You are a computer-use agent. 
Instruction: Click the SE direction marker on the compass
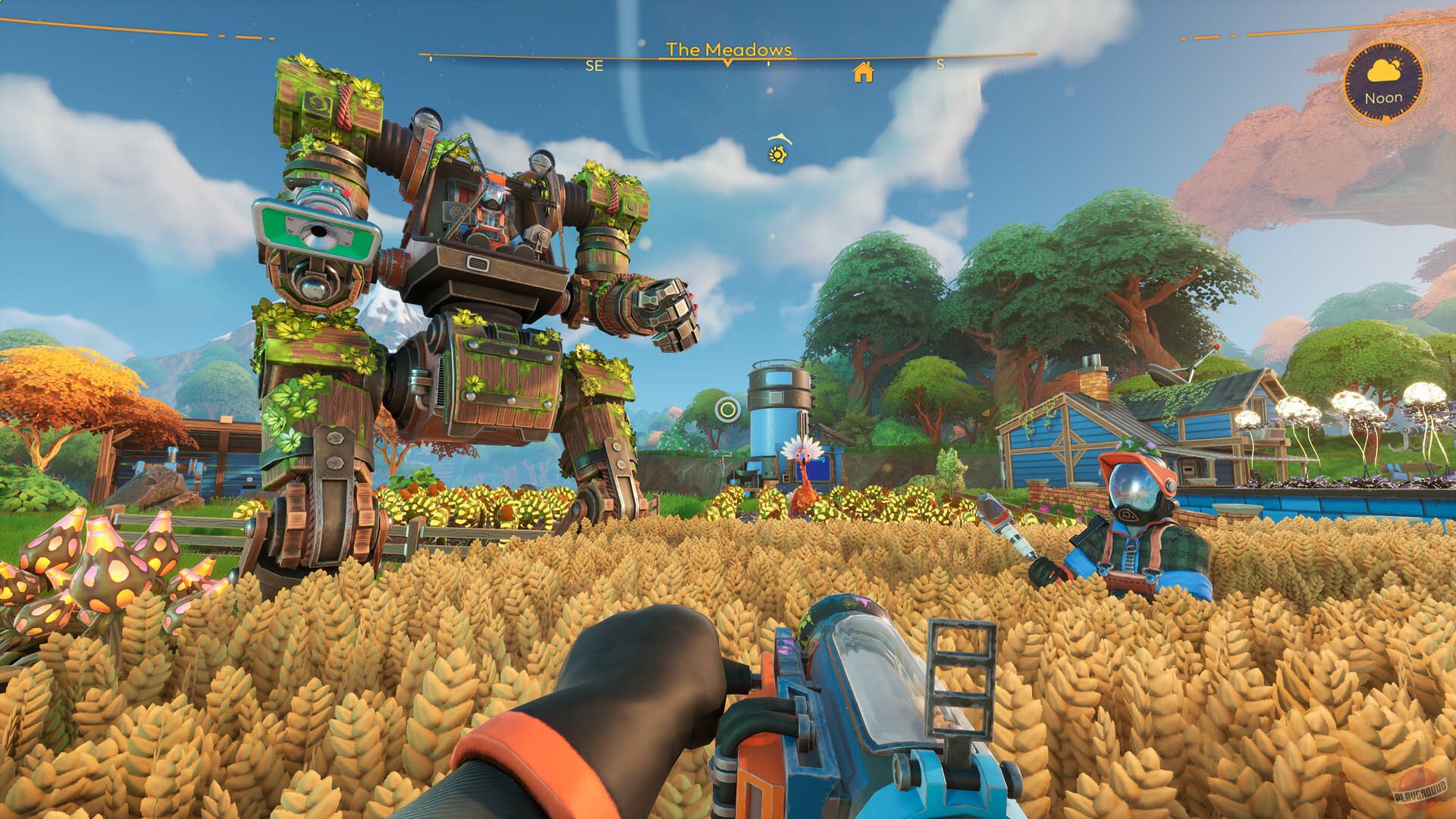click(x=595, y=66)
